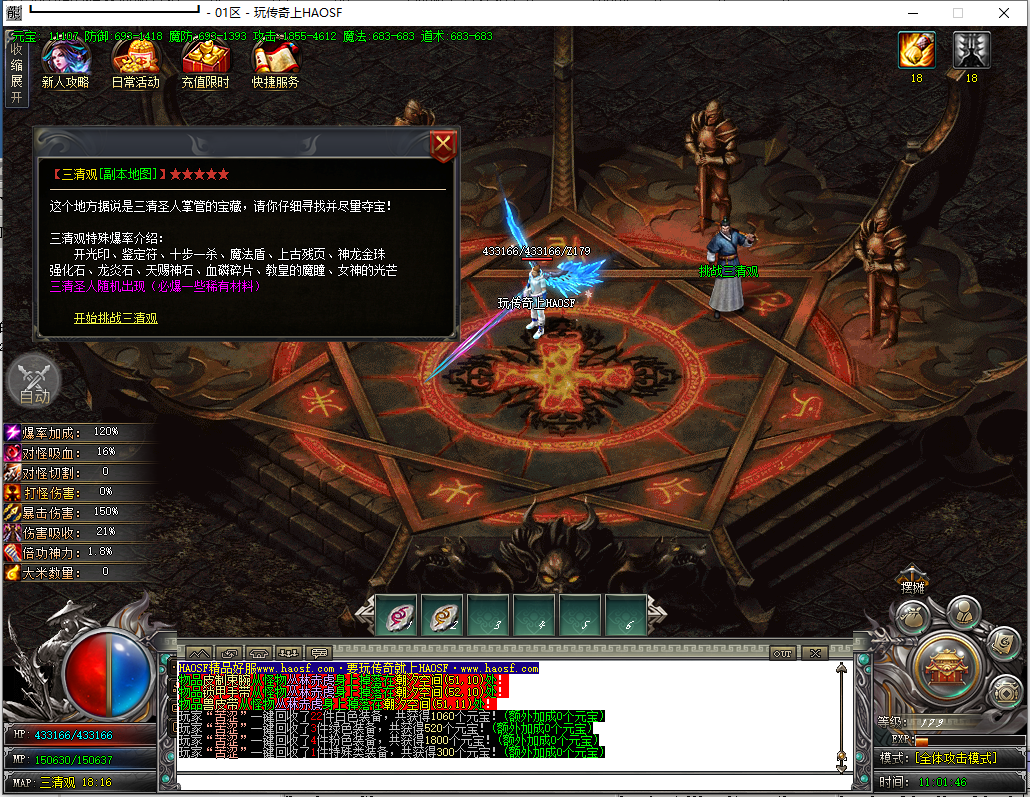The height and width of the screenshot is (797, 1030).
Task: Open the character sheet portrait icon
Action: 962,611
